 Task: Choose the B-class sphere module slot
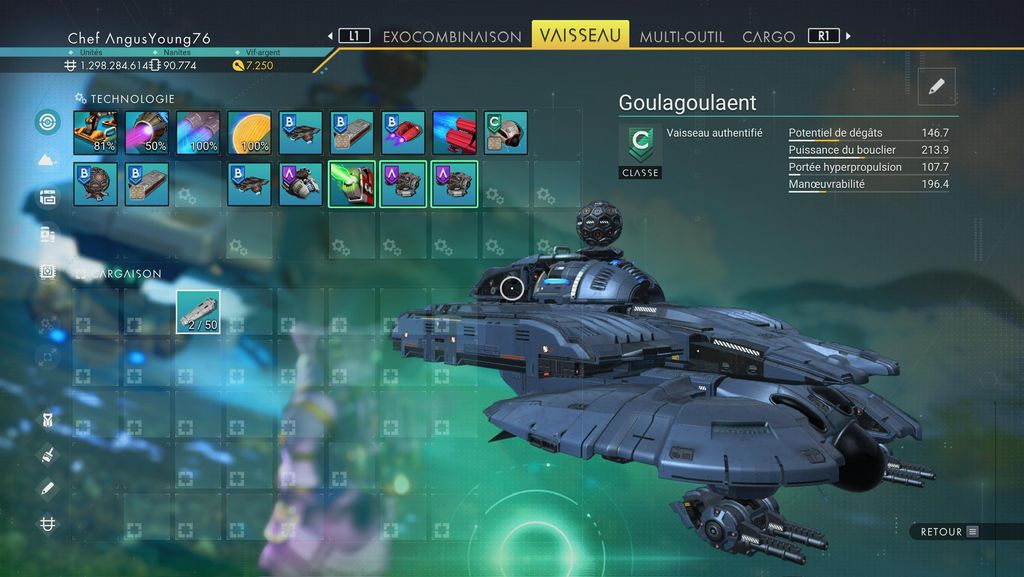tap(95, 184)
